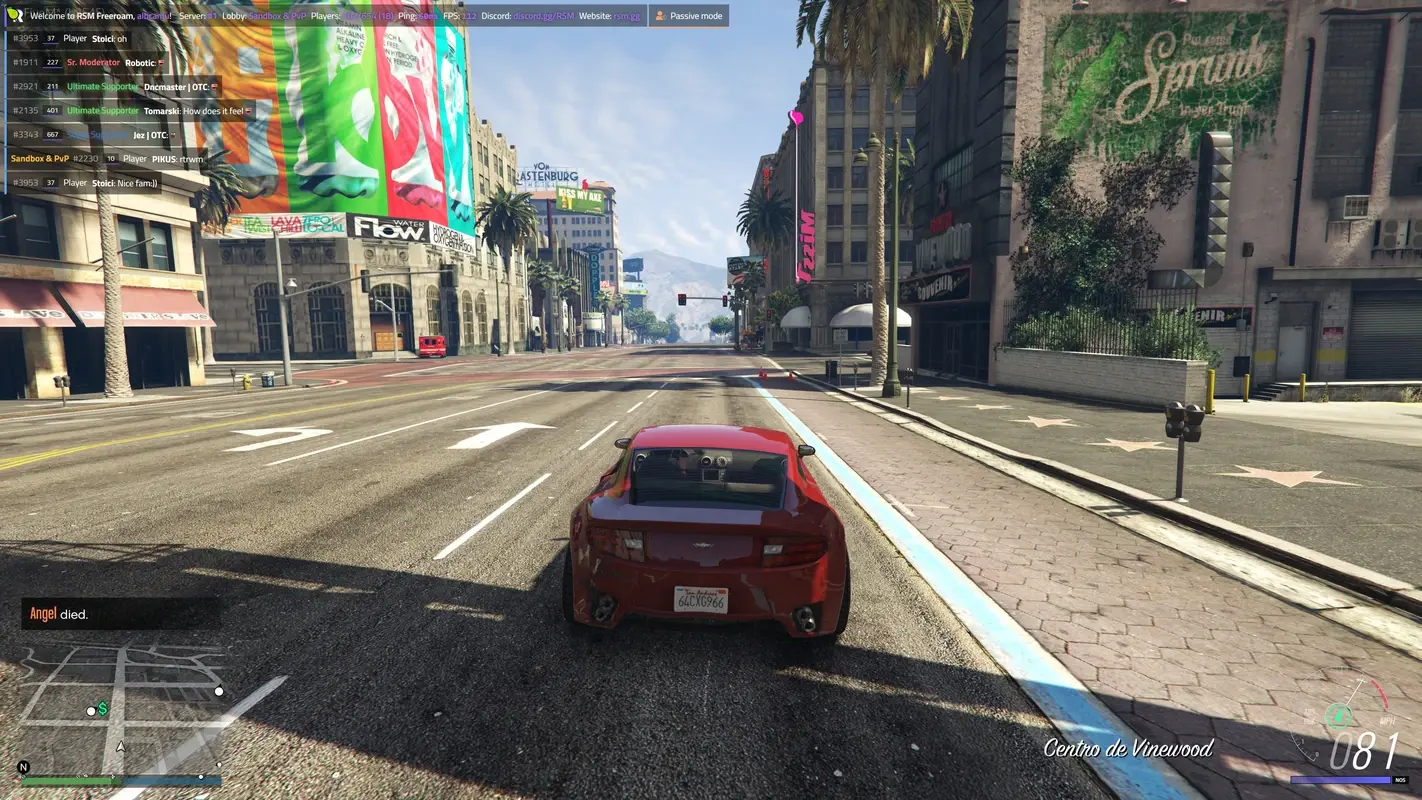Click the flag emoji in Robotic's message
The width and height of the screenshot is (1422, 800).
pyautogui.click(x=161, y=61)
